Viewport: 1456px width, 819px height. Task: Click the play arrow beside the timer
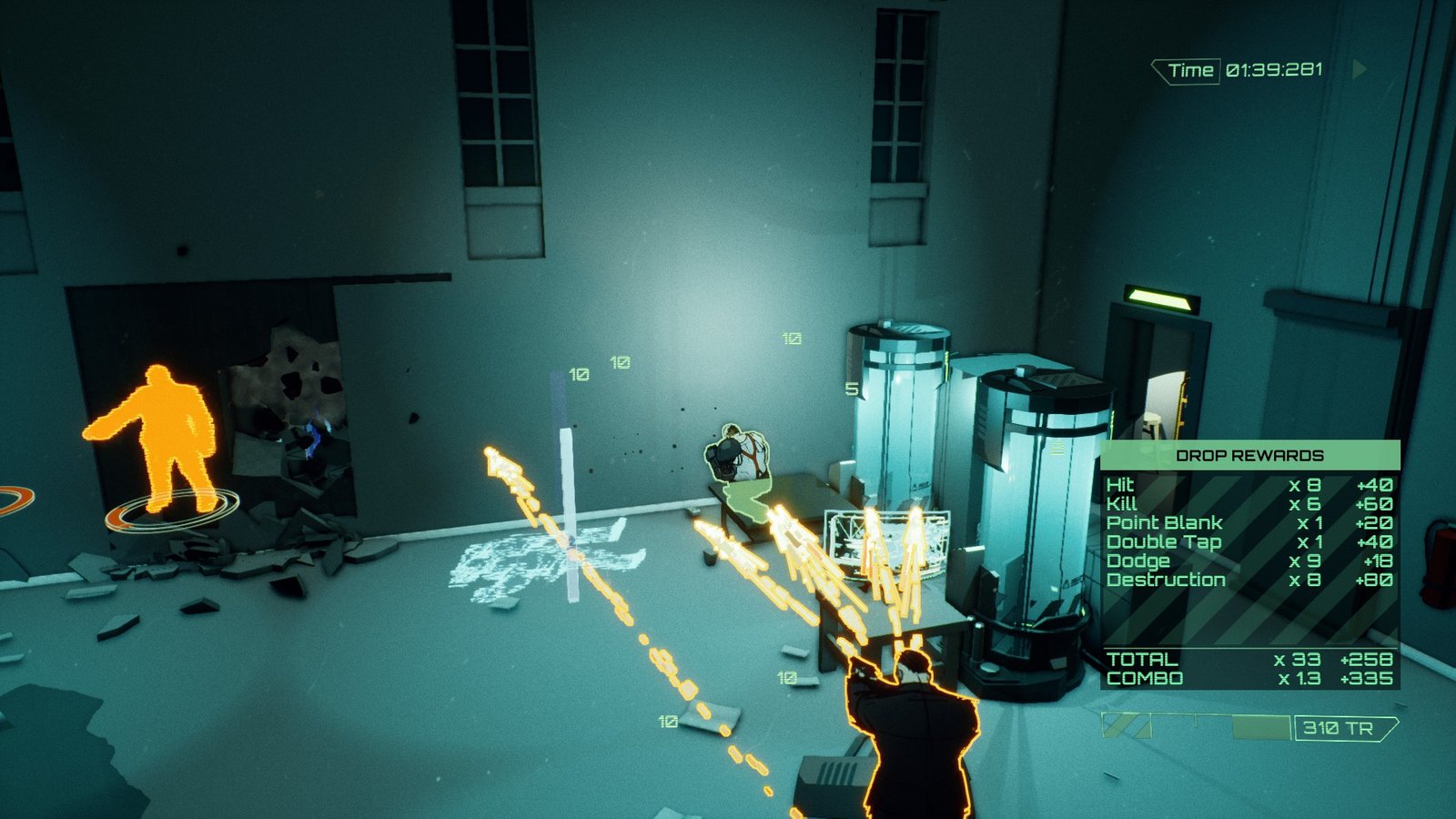click(1360, 69)
